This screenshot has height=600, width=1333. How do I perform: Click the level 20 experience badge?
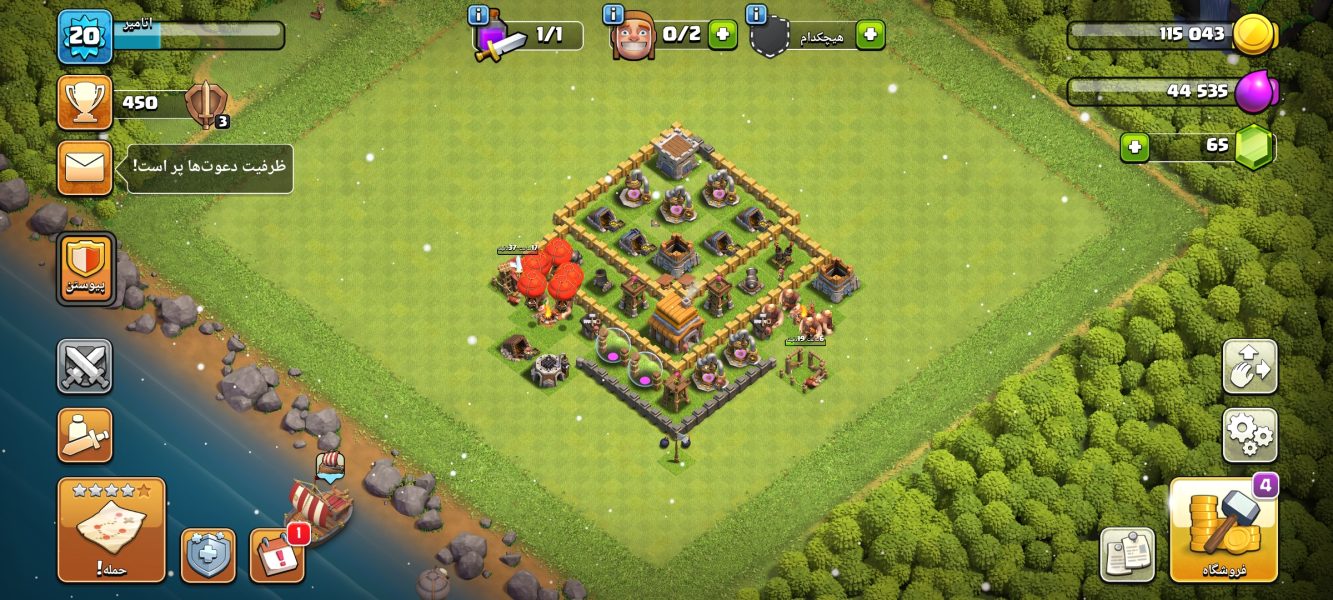coord(85,37)
